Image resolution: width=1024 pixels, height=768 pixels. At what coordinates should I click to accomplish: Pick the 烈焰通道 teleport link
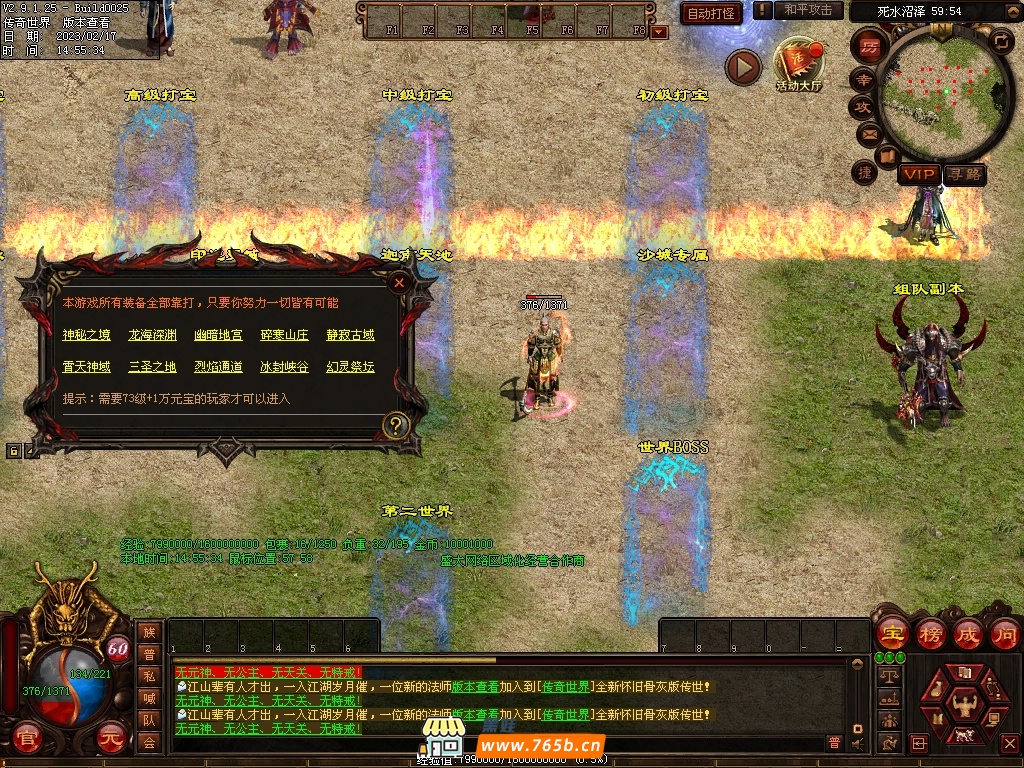click(219, 367)
